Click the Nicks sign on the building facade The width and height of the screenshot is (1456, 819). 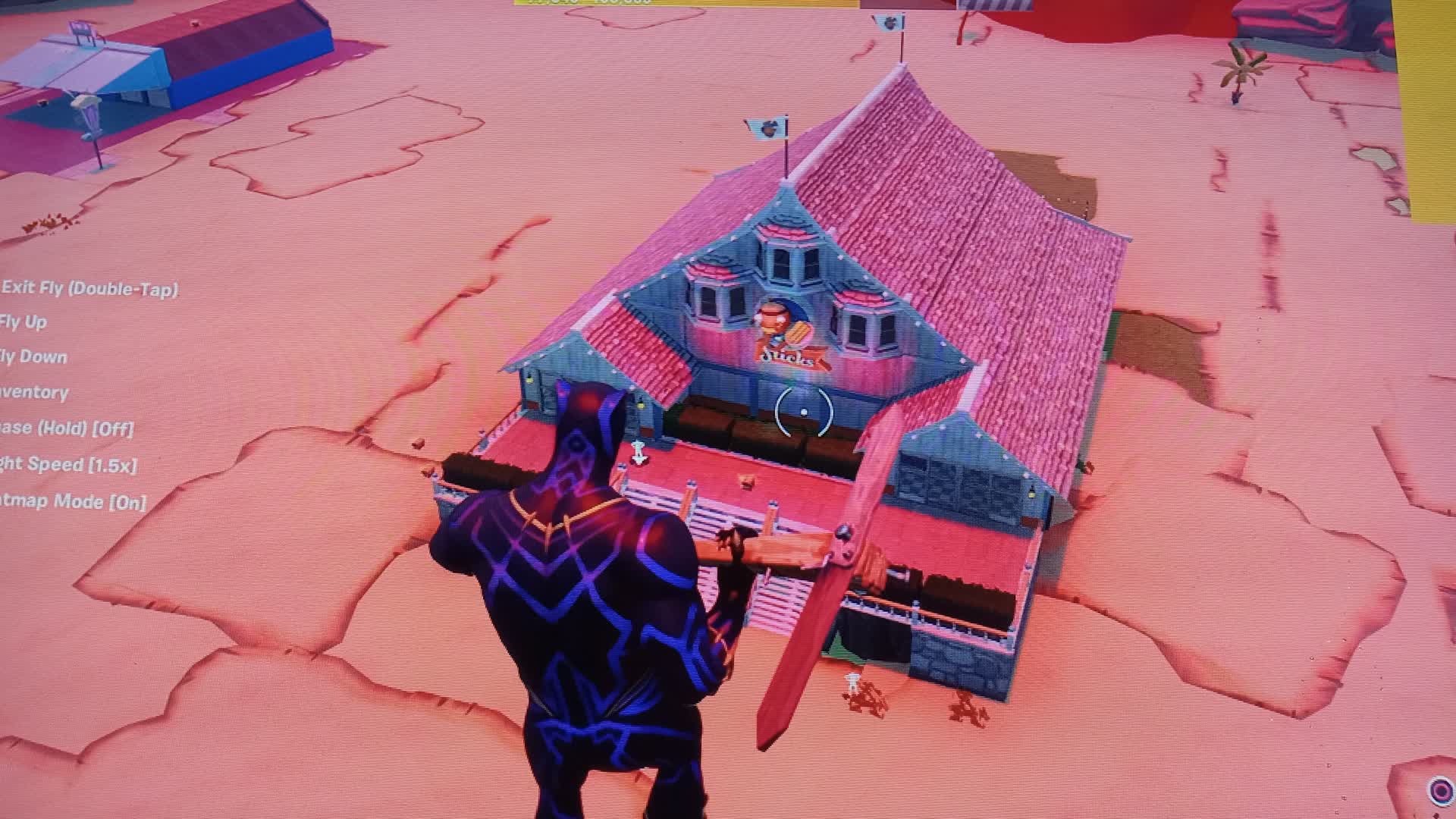[x=786, y=356]
